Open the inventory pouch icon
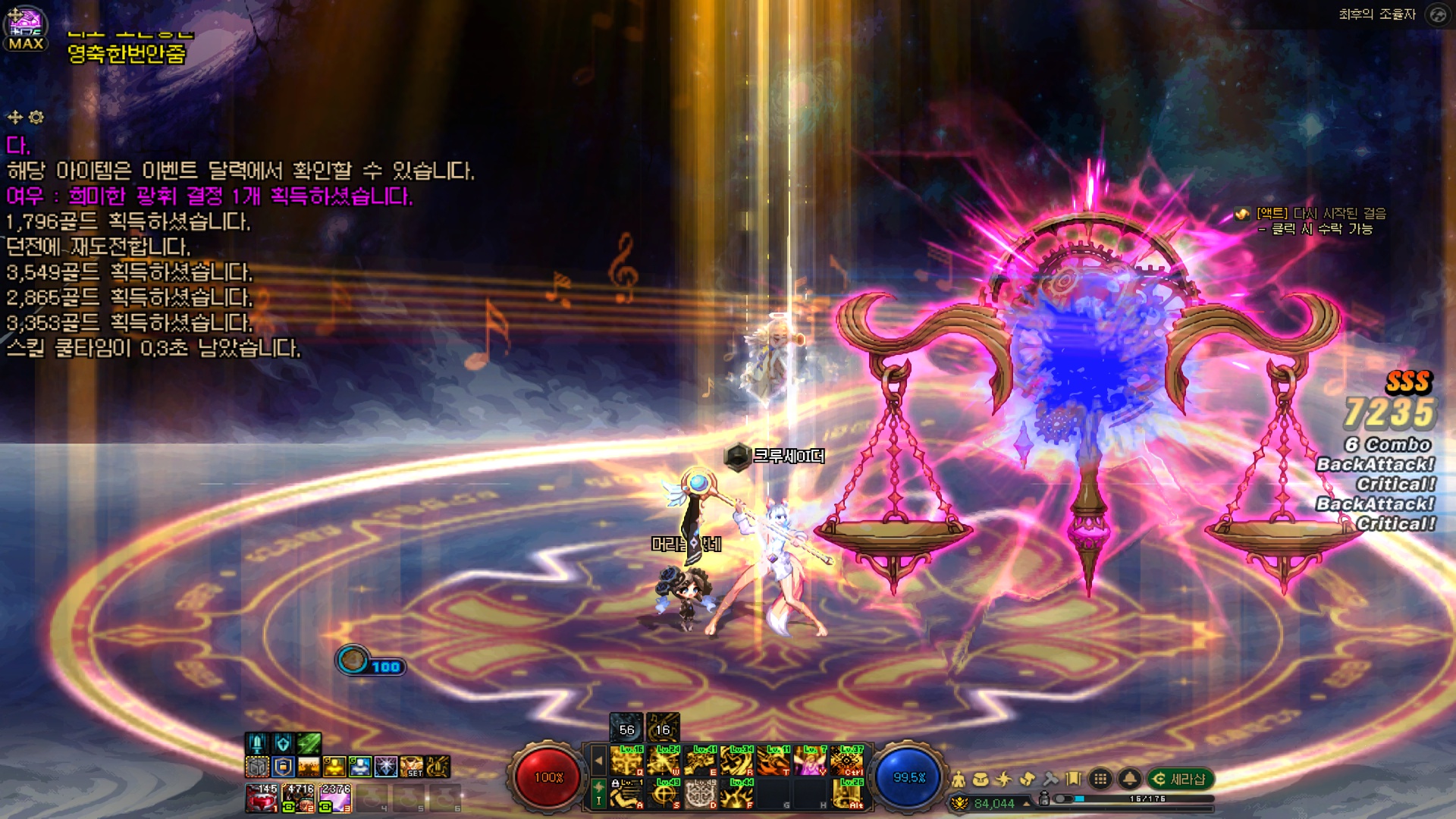The height and width of the screenshot is (819, 1456). [x=981, y=779]
